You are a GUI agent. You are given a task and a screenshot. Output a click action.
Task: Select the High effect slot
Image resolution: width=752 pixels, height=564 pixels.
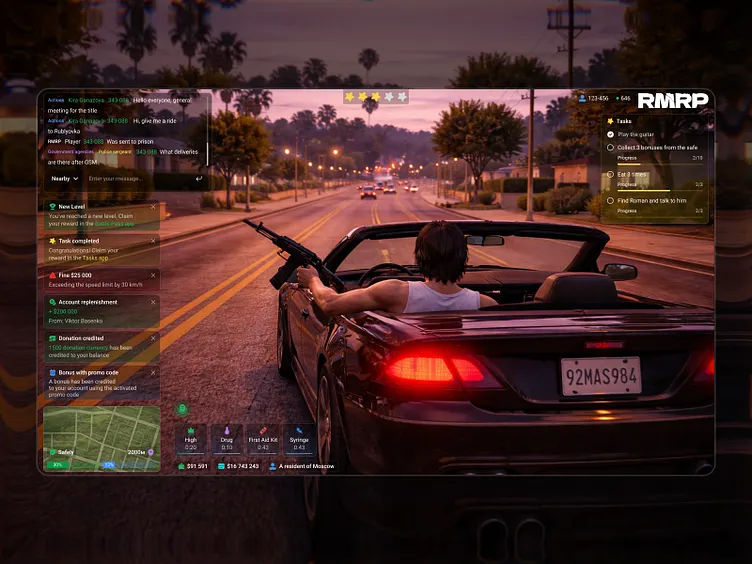[191, 439]
